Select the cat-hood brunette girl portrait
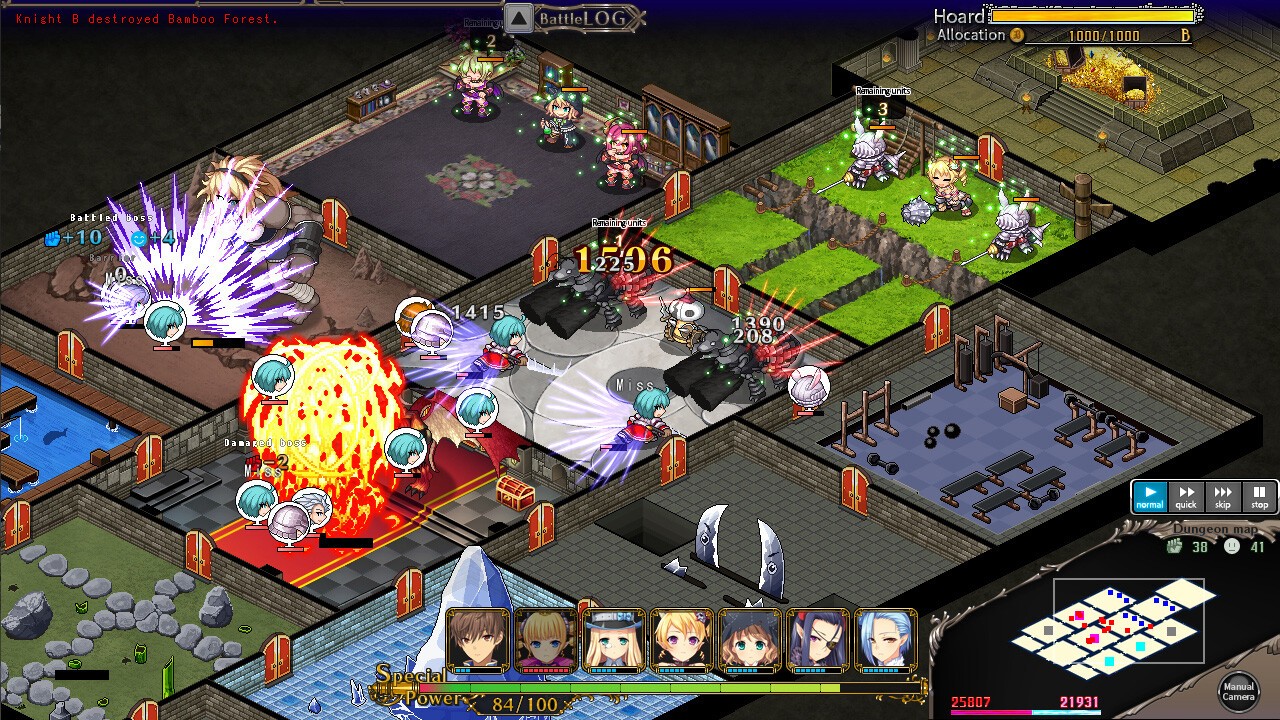Image resolution: width=1280 pixels, height=720 pixels. click(750, 640)
